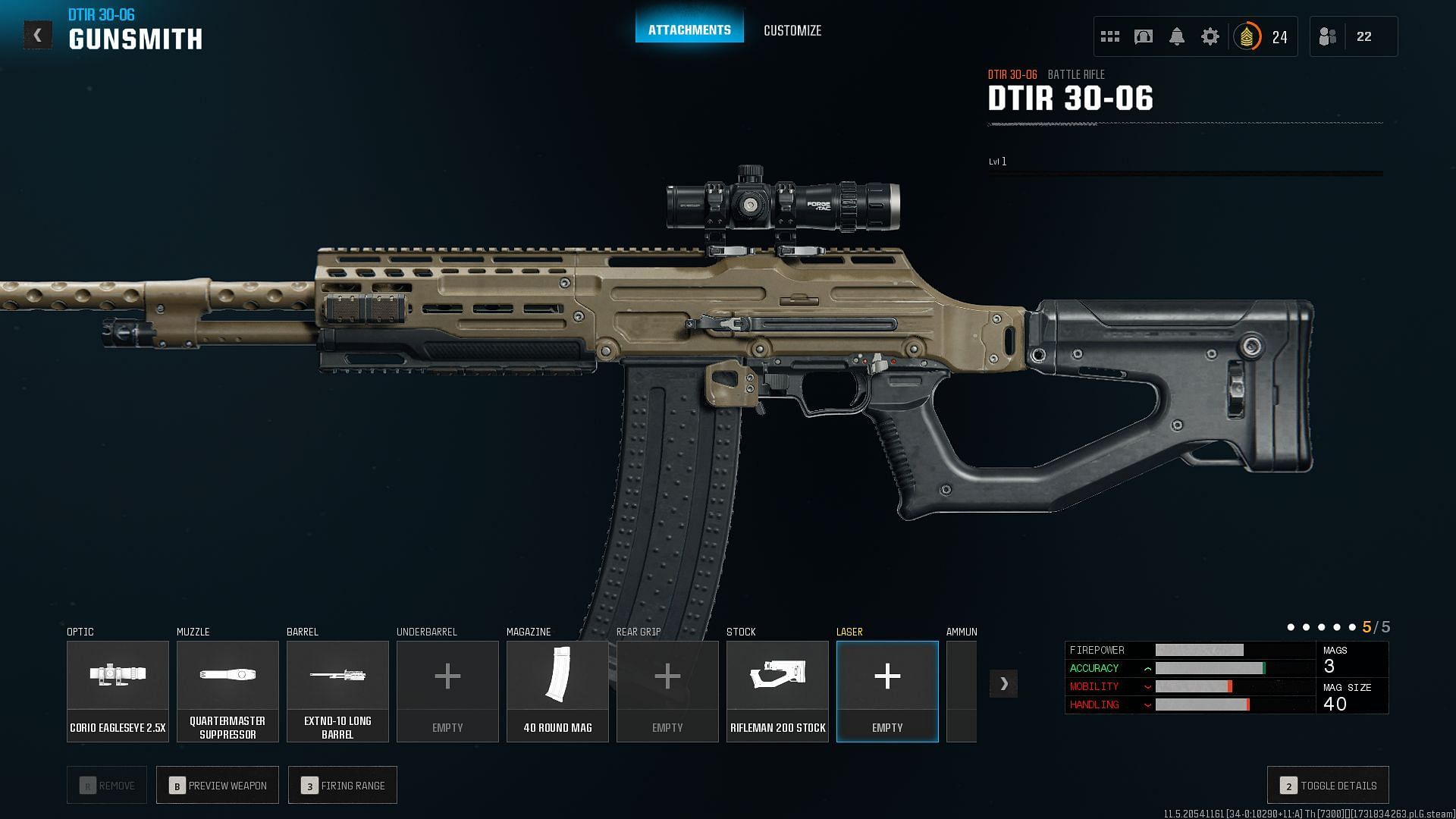Select the 40 Round Mag magazine slot

[x=557, y=691]
